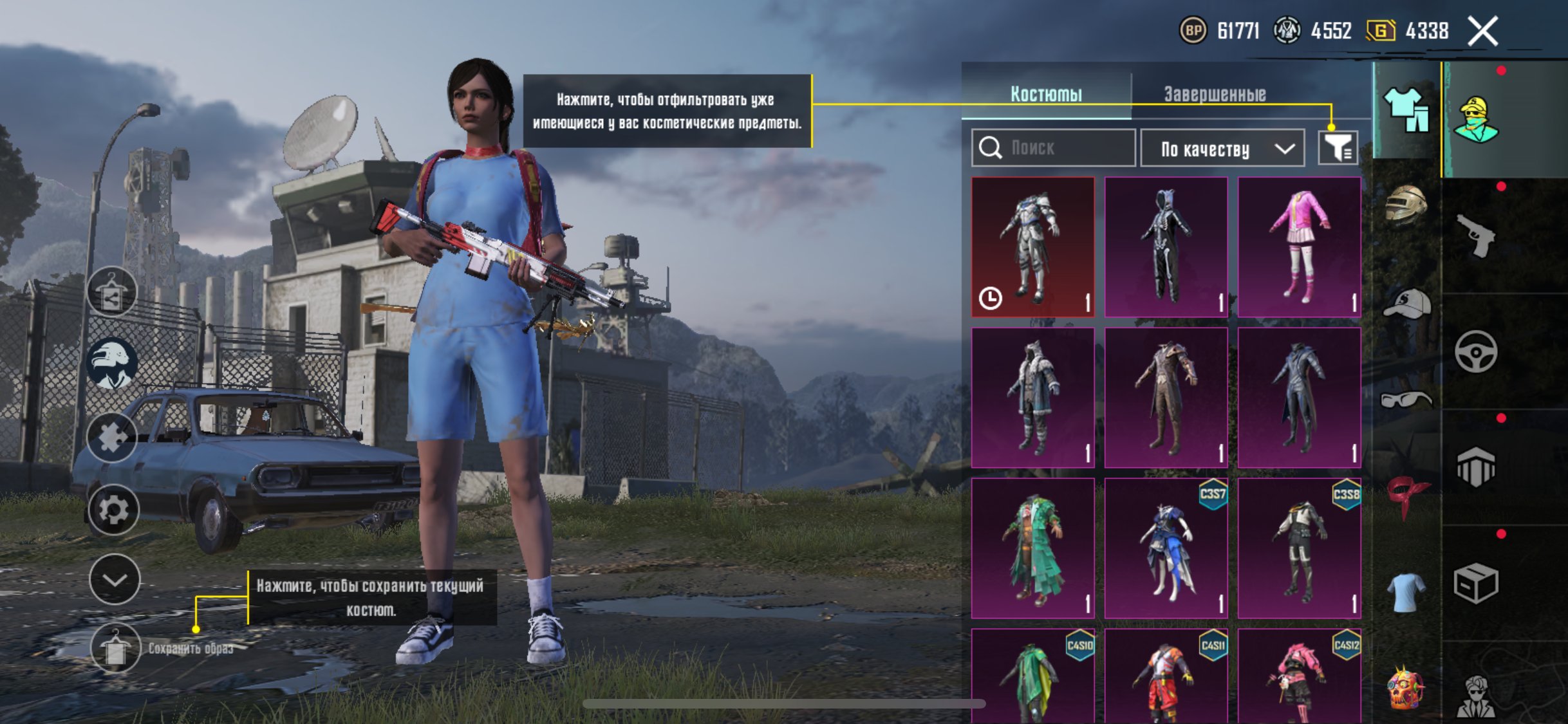This screenshot has height=724, width=1568.
Task: Pick the green tattered coat costume
Action: (1033, 548)
